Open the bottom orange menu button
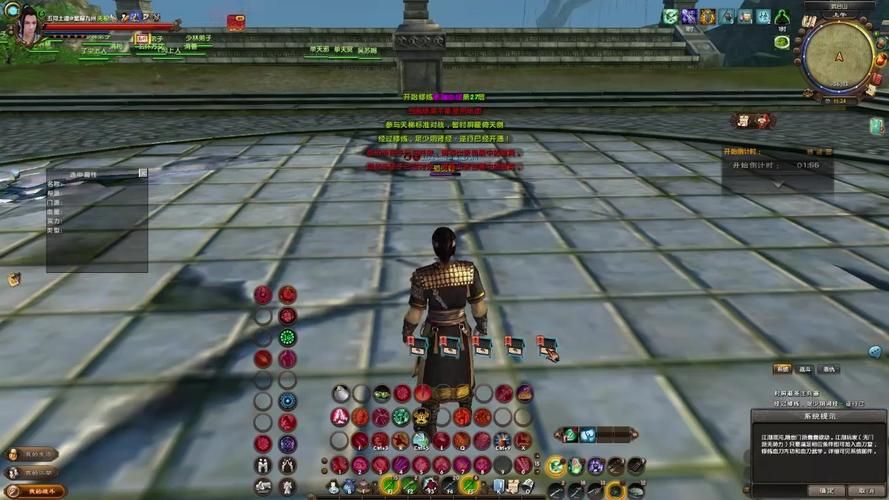This screenshot has width=889, height=500. pos(33,491)
